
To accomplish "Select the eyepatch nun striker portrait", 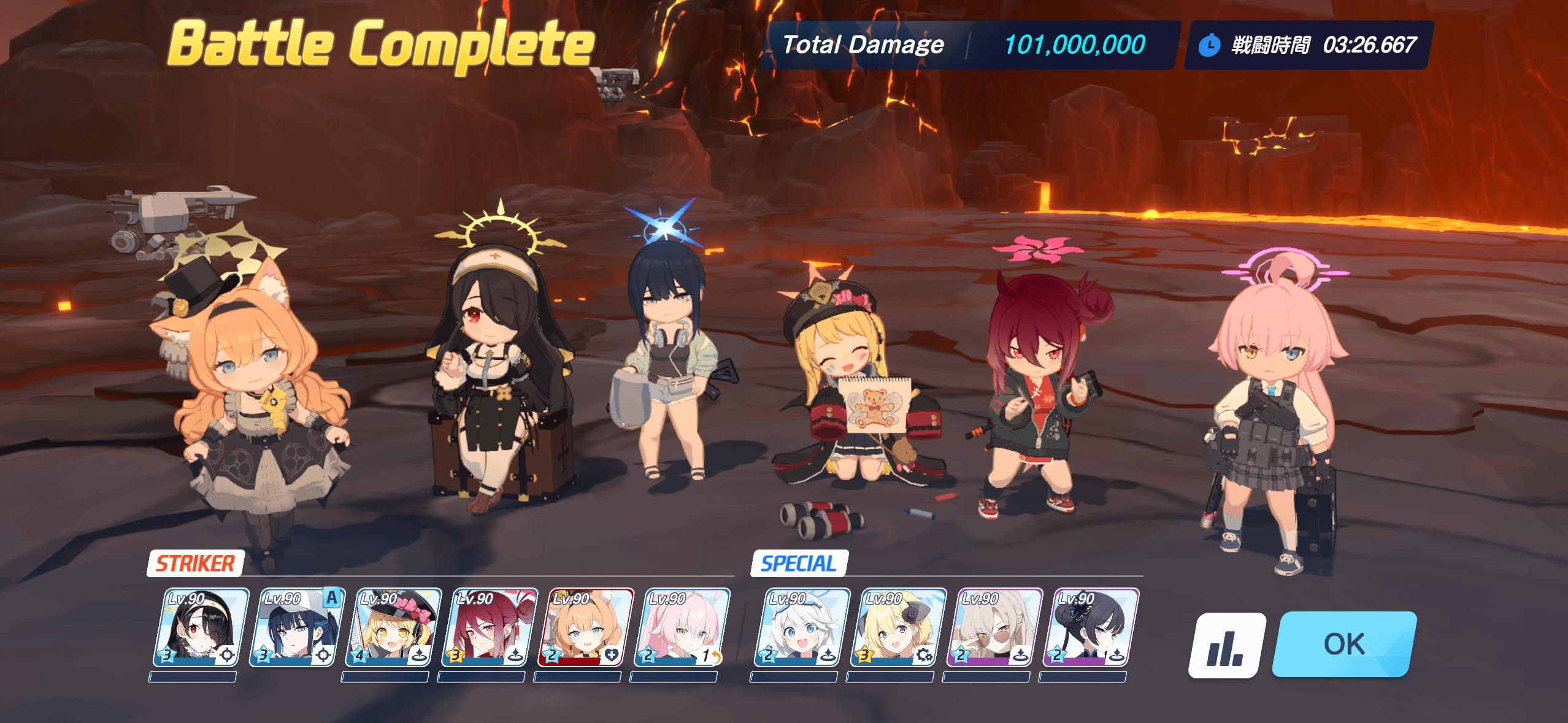I will point(201,627).
